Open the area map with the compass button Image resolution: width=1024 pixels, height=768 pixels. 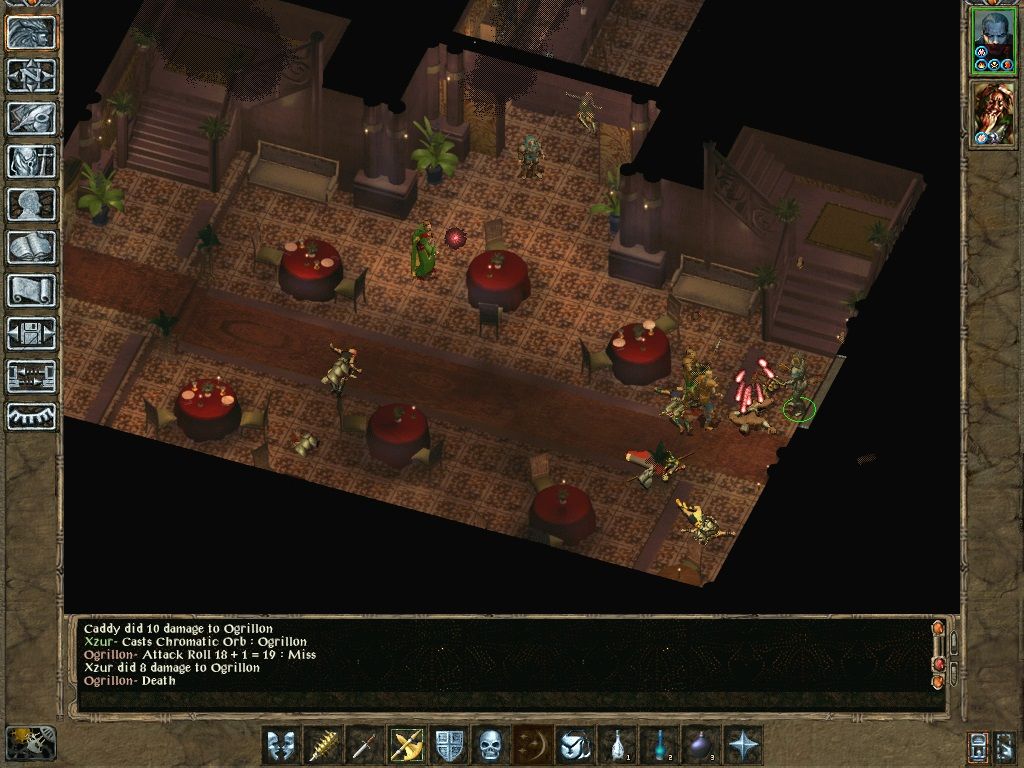[31, 75]
